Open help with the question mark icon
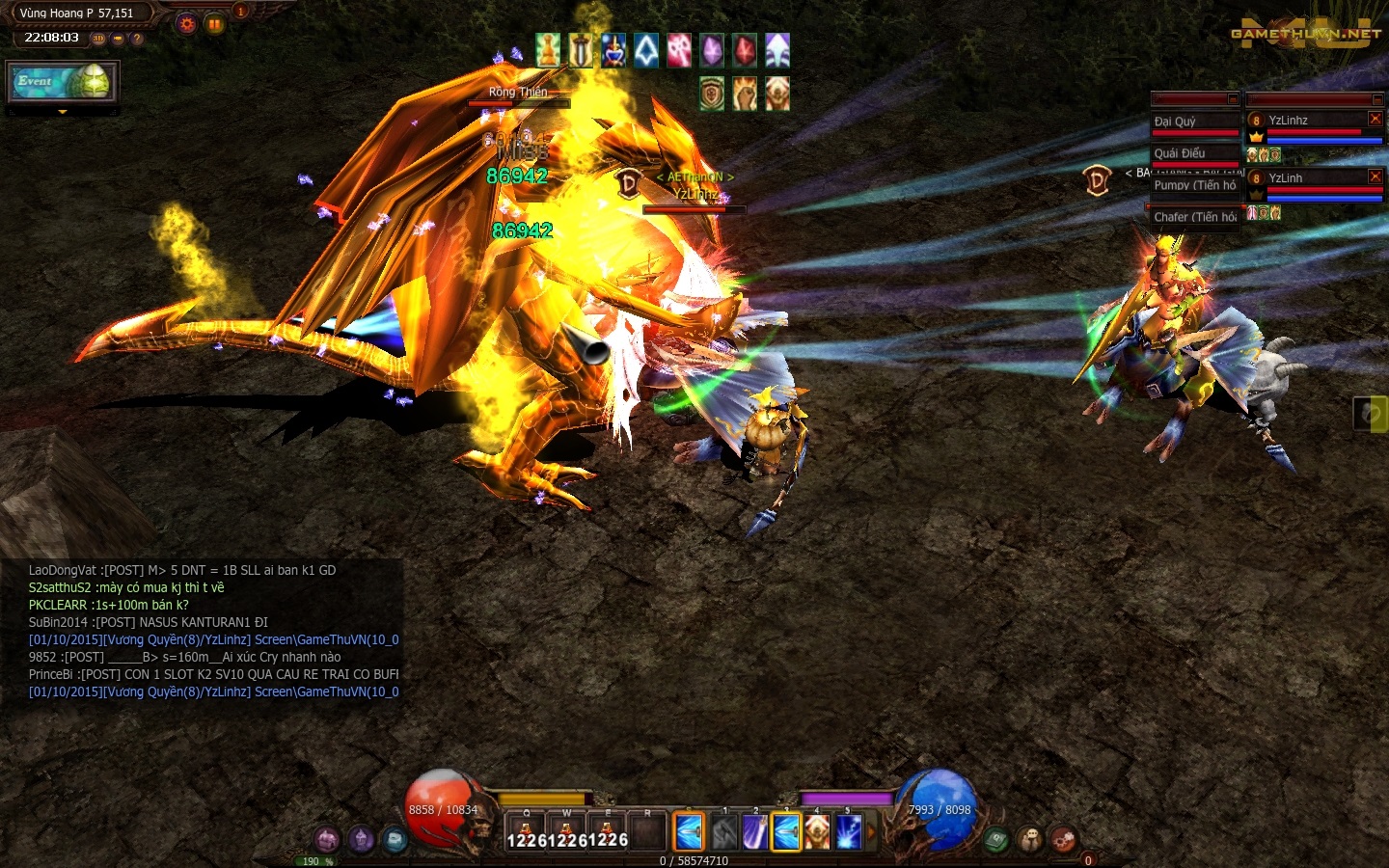This screenshot has width=1389, height=868. [137, 39]
